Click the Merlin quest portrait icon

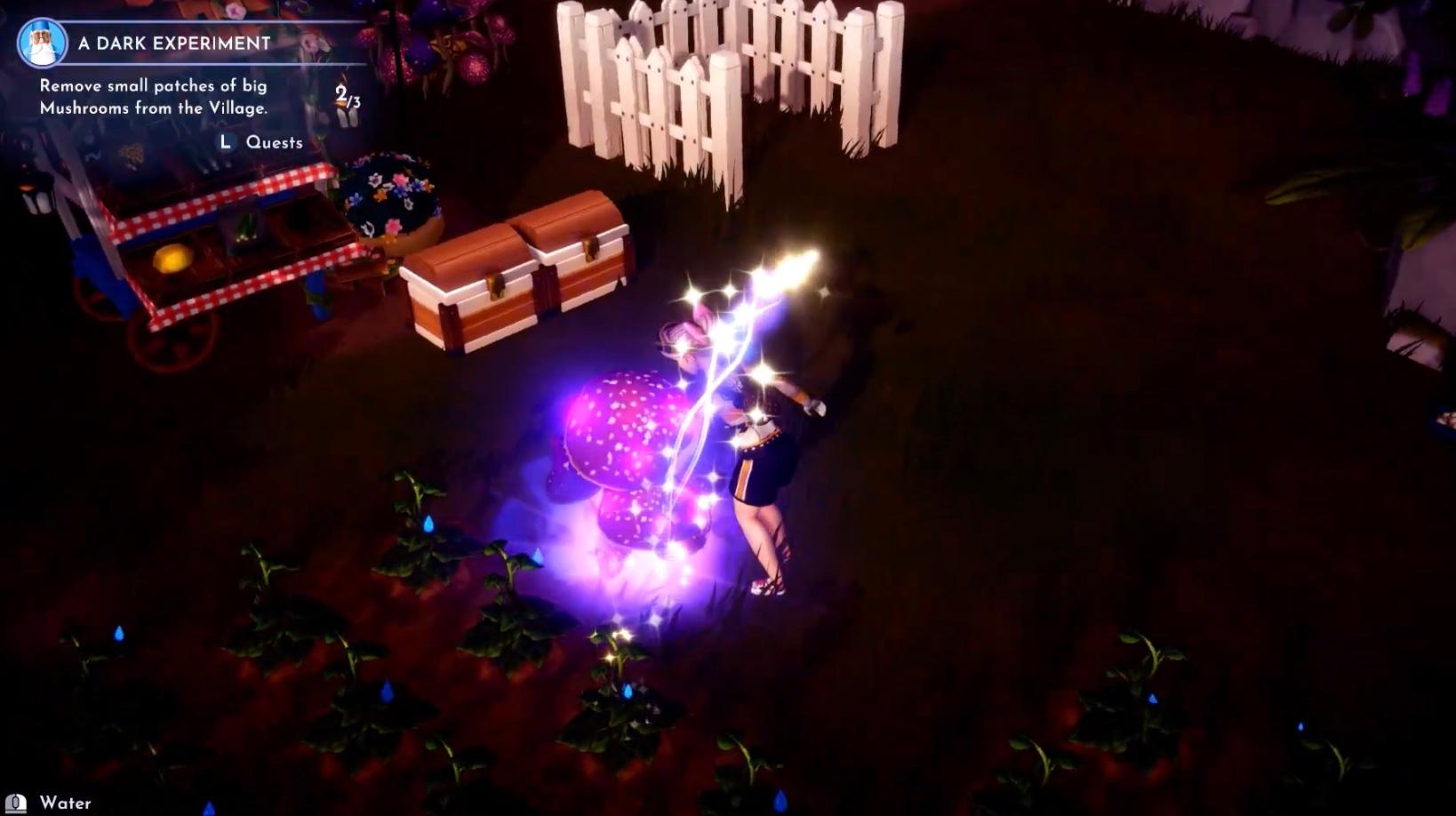pos(42,42)
